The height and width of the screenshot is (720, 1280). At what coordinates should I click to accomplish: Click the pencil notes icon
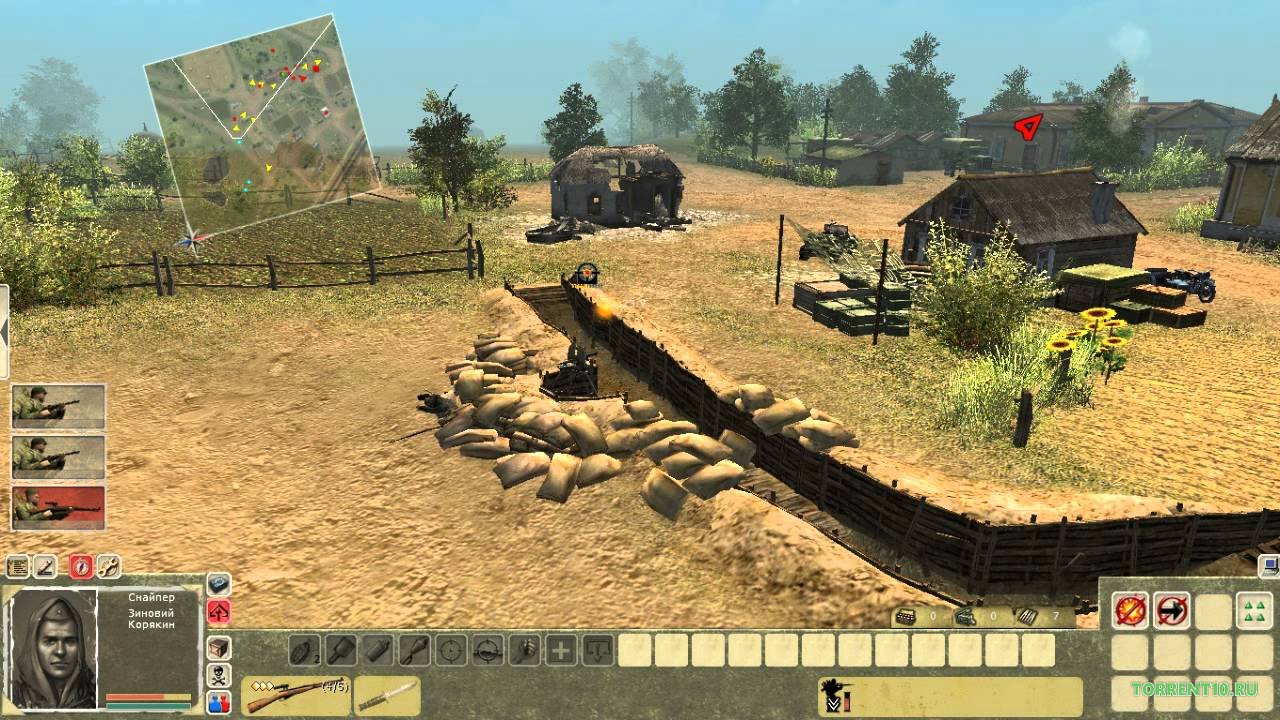[x=46, y=567]
